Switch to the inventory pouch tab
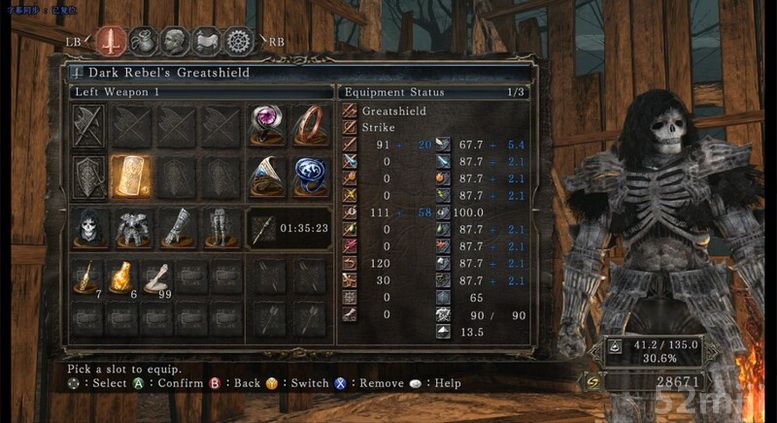Screen dimensions: 777x423 tap(143, 41)
